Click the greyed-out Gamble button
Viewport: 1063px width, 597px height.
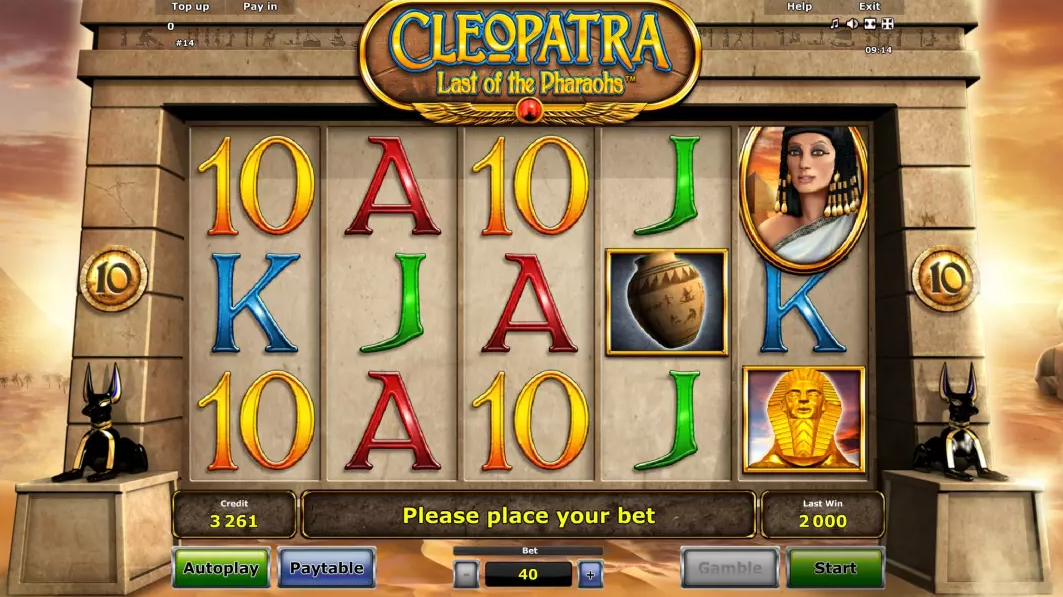click(730, 568)
